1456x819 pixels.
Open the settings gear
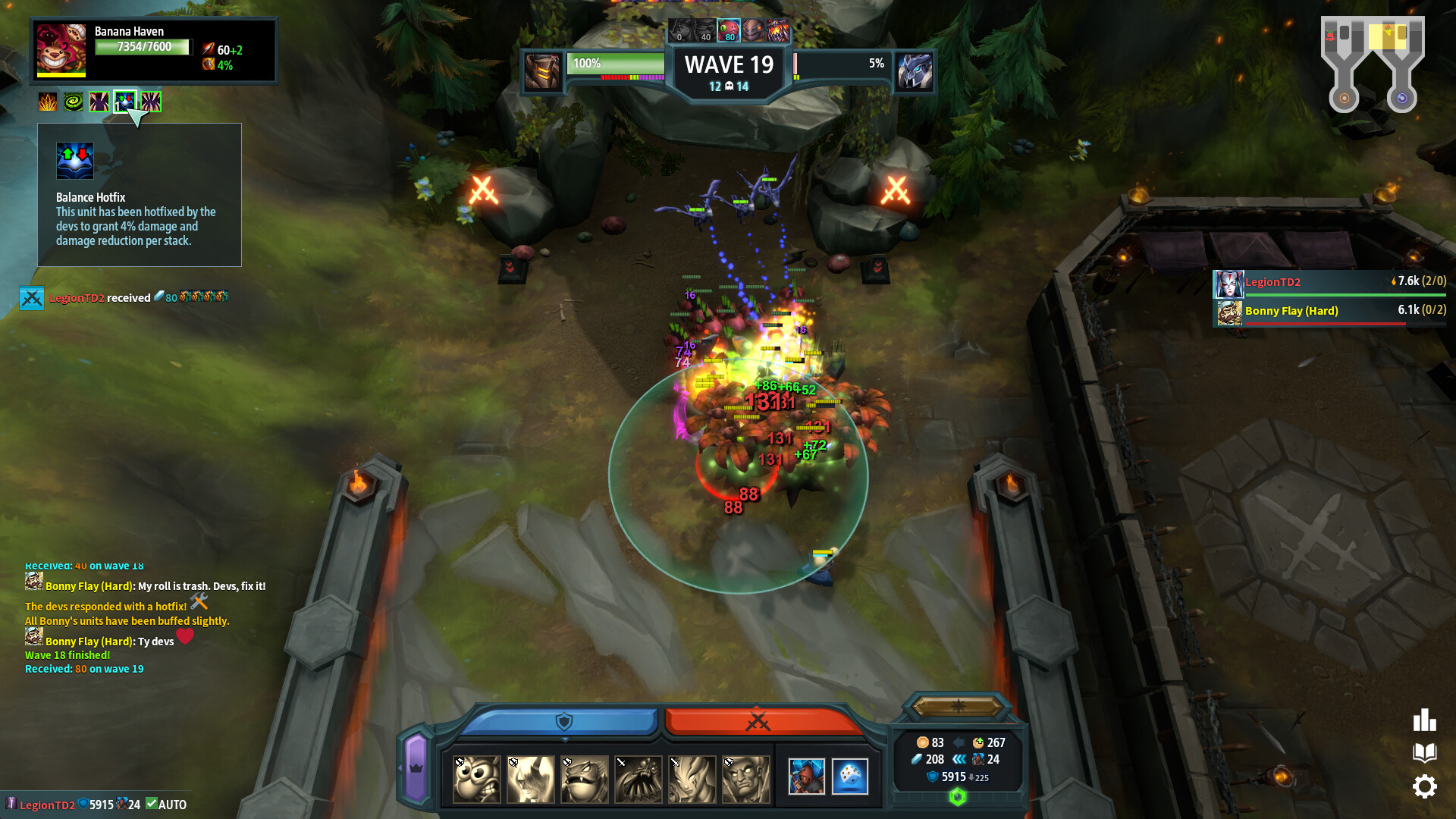point(1426,786)
